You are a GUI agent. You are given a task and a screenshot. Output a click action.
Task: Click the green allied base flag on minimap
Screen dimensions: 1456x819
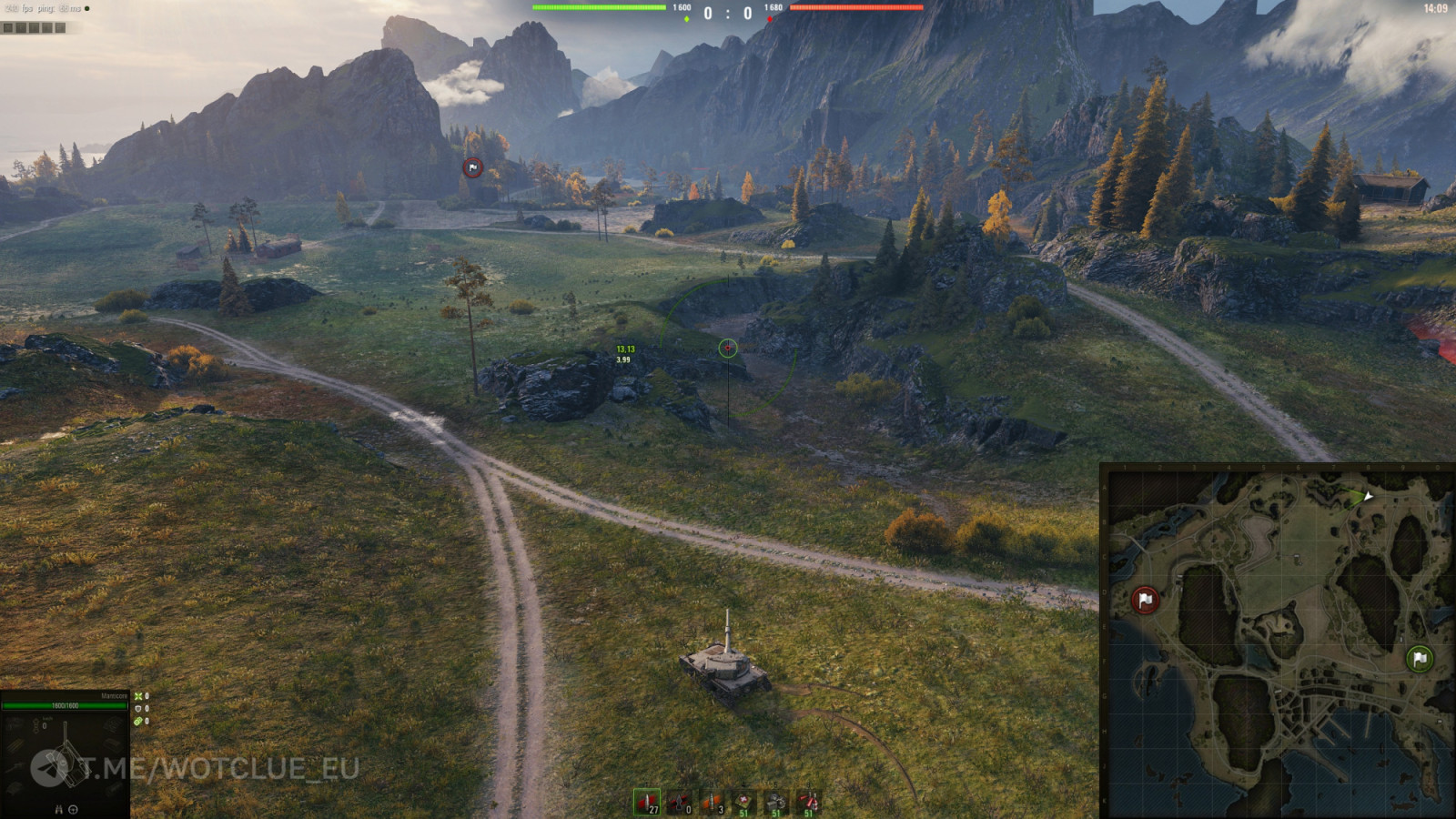coord(1420,658)
